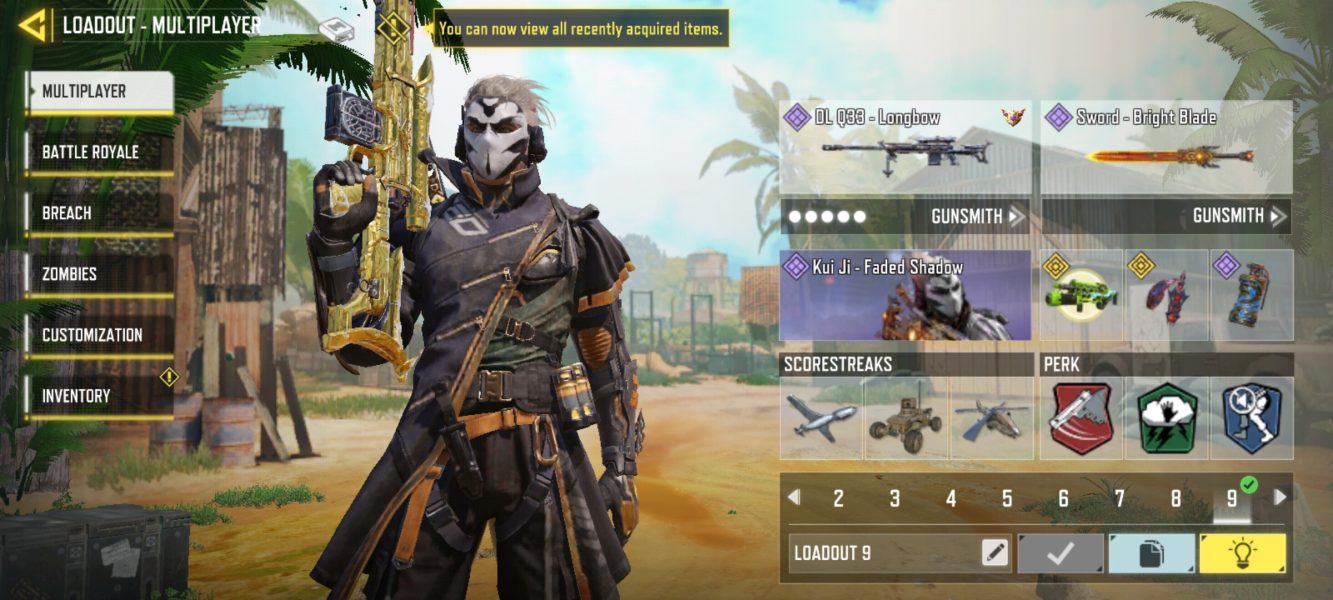Go back using the yellow arrow button
1333x600 pixels.
tap(33, 25)
